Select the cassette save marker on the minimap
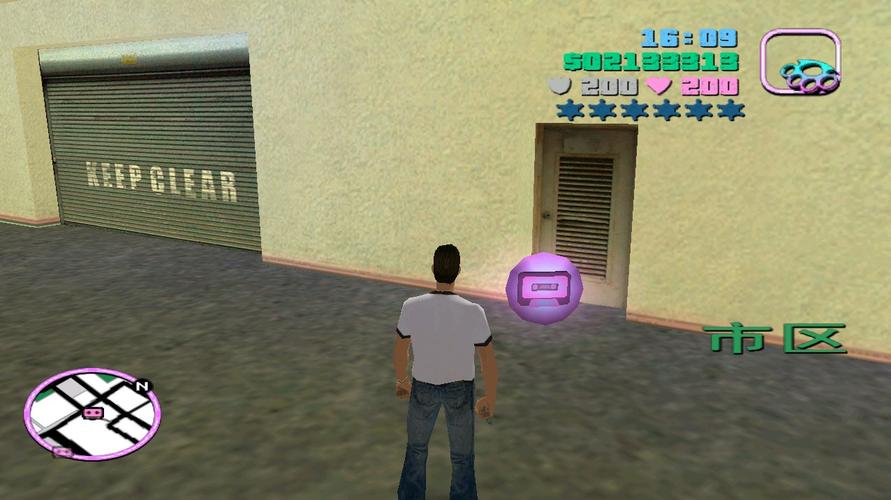Screen dimensions: 891x500 93,412
